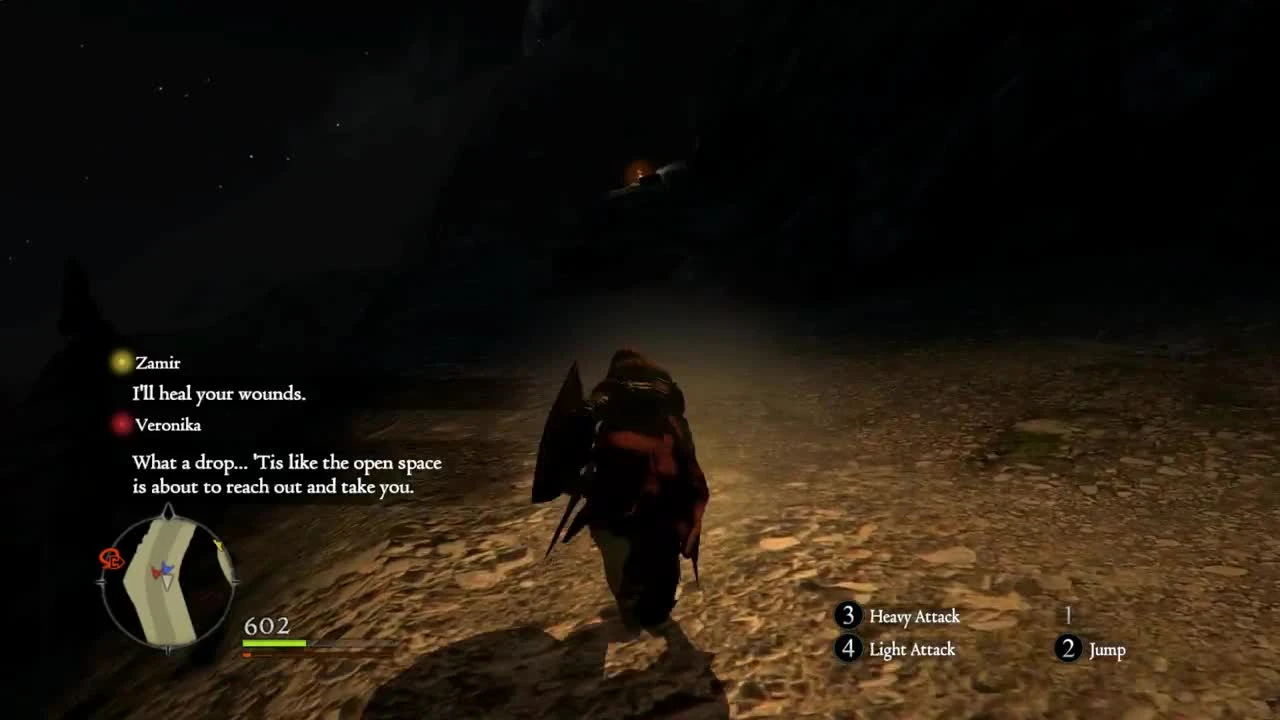This screenshot has width=1280, height=720.
Task: Select the blue pawn arrow in the minimap
Action: [166, 568]
